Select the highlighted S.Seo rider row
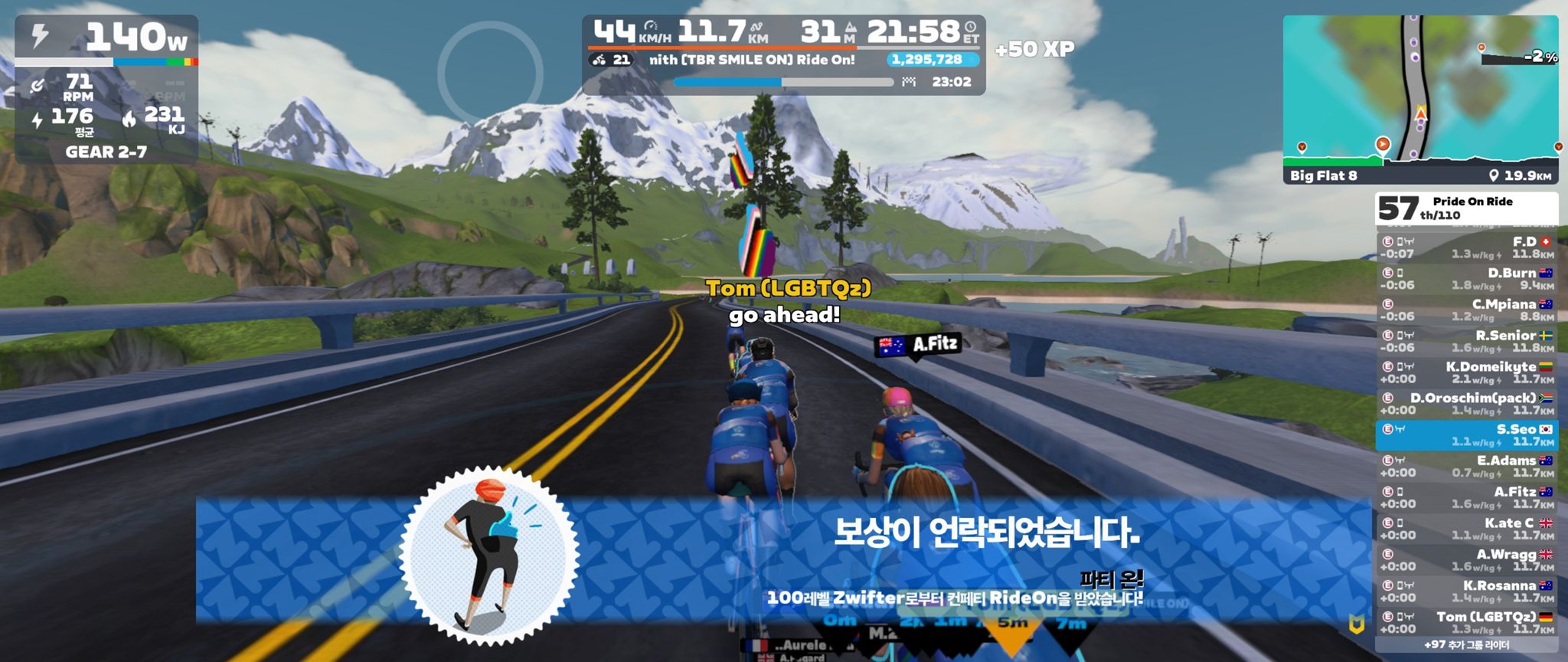This screenshot has width=1568, height=662. point(1466,435)
